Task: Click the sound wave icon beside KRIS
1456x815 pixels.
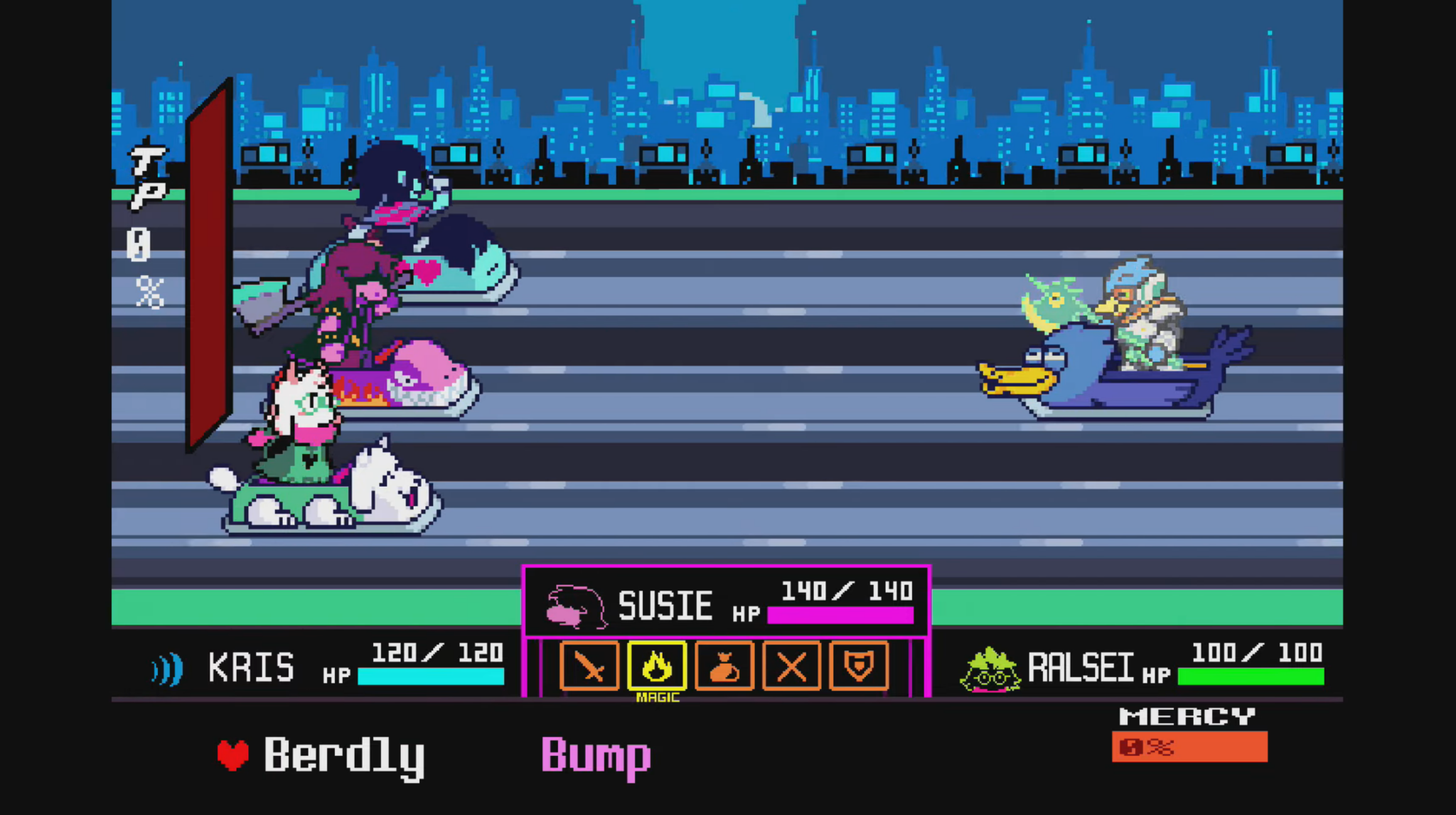Action: (167, 666)
